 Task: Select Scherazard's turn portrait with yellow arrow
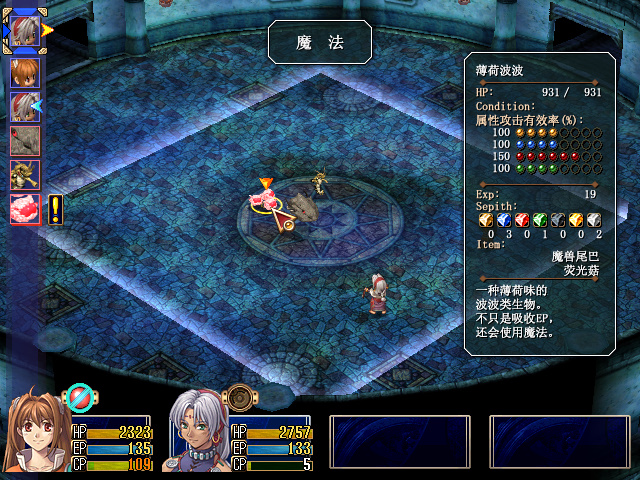click(24, 30)
